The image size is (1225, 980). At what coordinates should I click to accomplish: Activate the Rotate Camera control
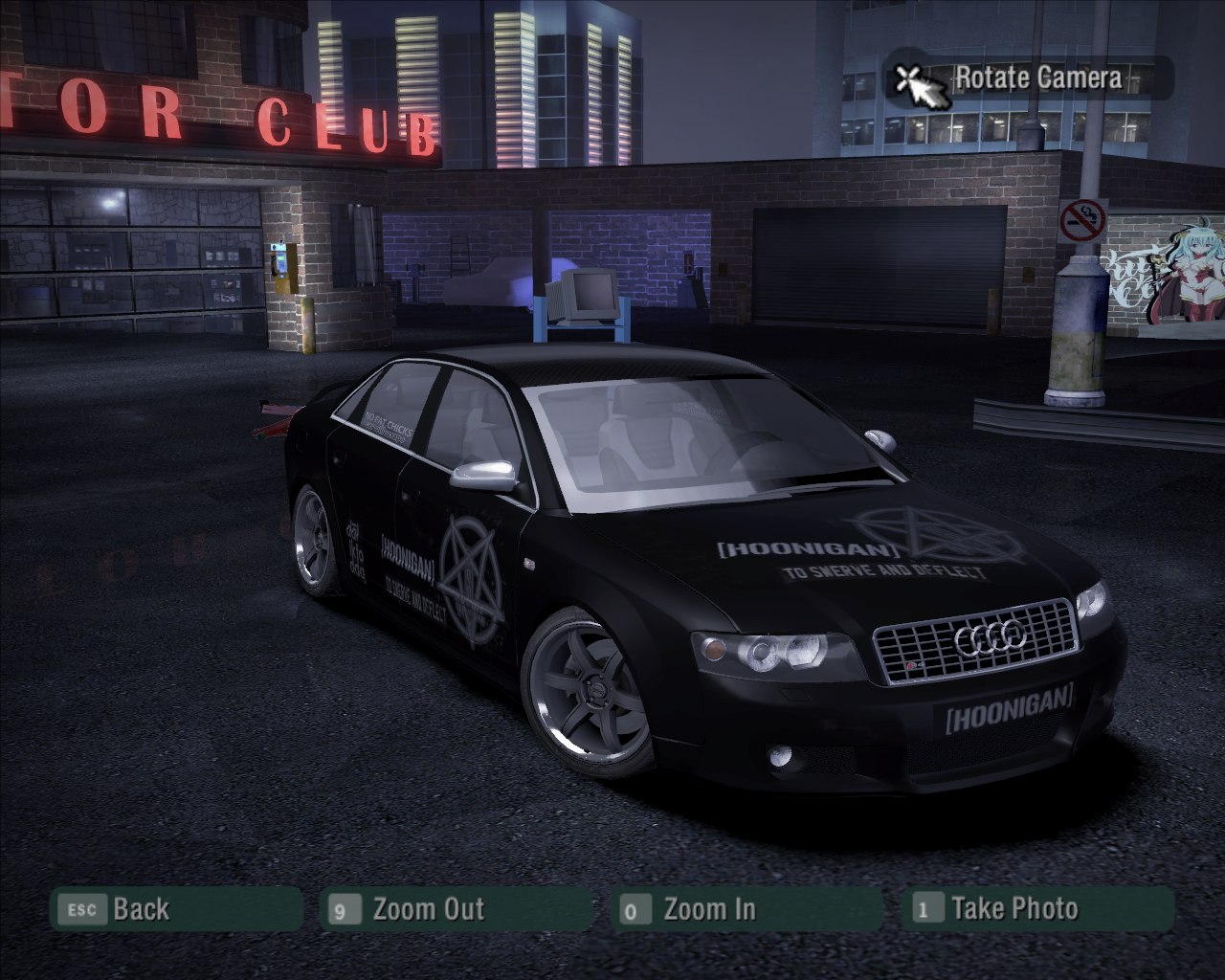pos(1029,78)
